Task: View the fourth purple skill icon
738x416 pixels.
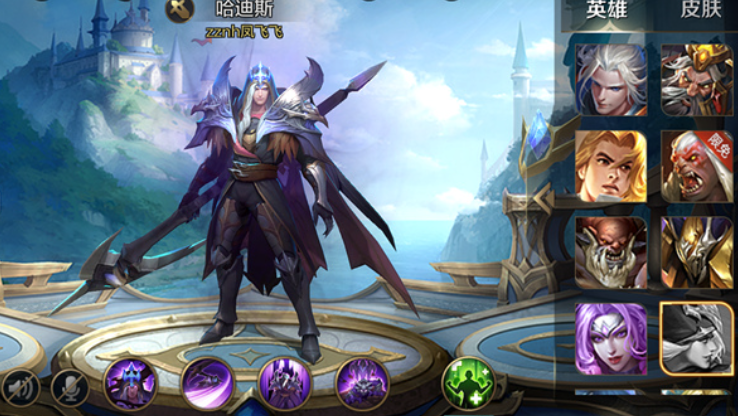Action: click(362, 384)
